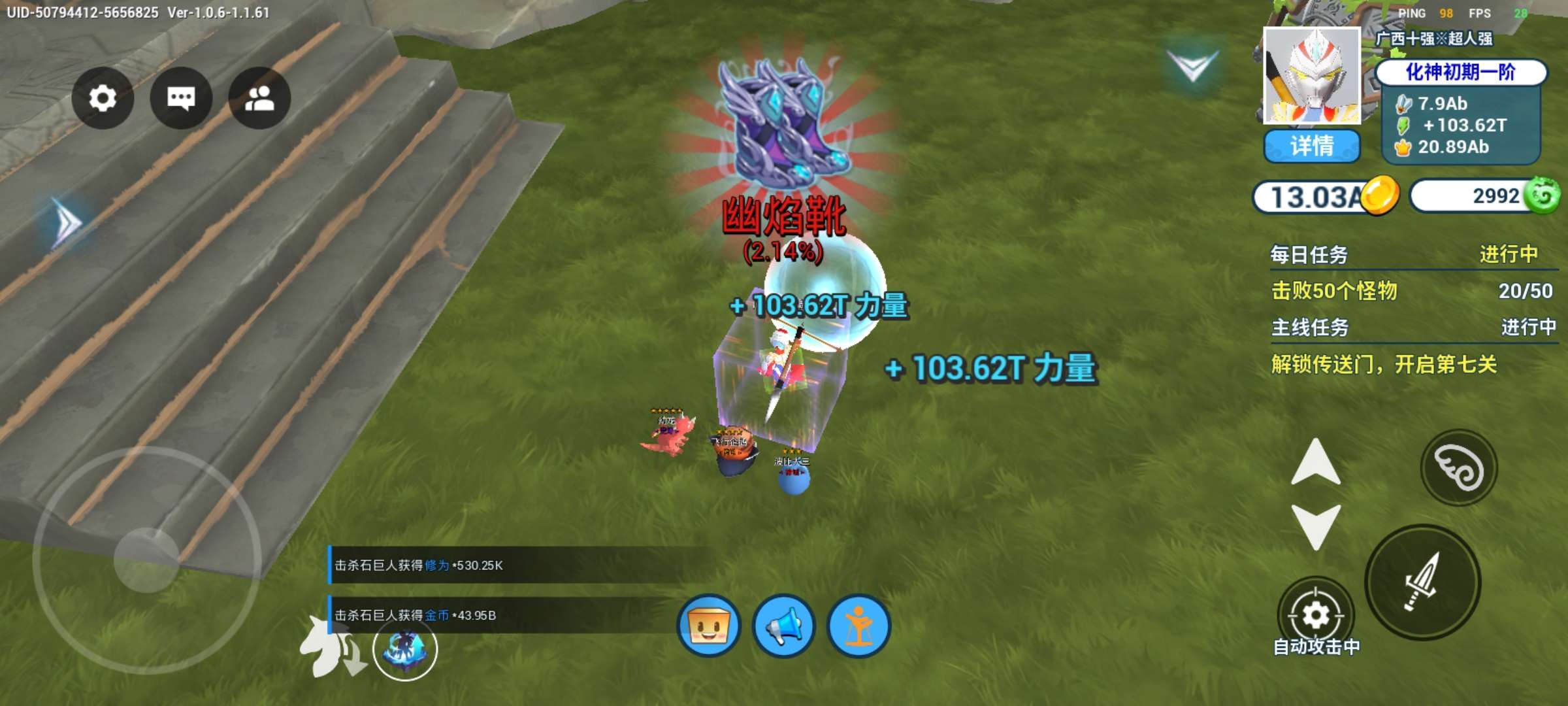Collapse the top panel with down chevron
This screenshot has height=706, width=1568.
click(1192, 67)
